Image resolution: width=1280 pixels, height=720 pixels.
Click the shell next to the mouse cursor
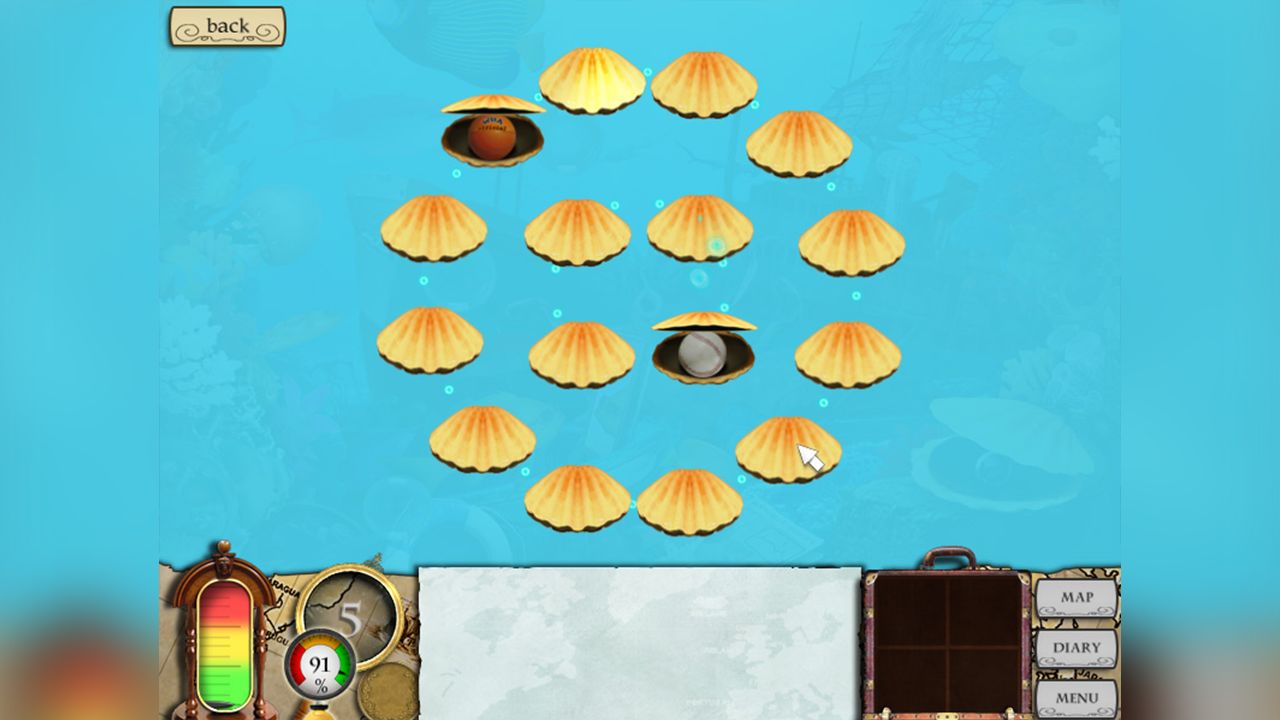pyautogui.click(x=790, y=450)
